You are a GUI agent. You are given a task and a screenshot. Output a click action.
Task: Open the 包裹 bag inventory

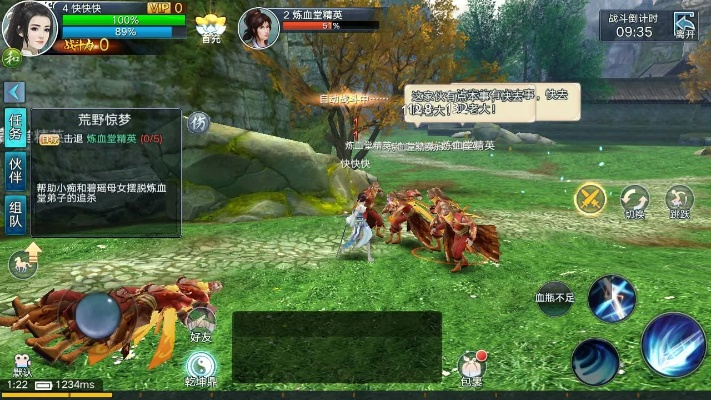click(471, 367)
